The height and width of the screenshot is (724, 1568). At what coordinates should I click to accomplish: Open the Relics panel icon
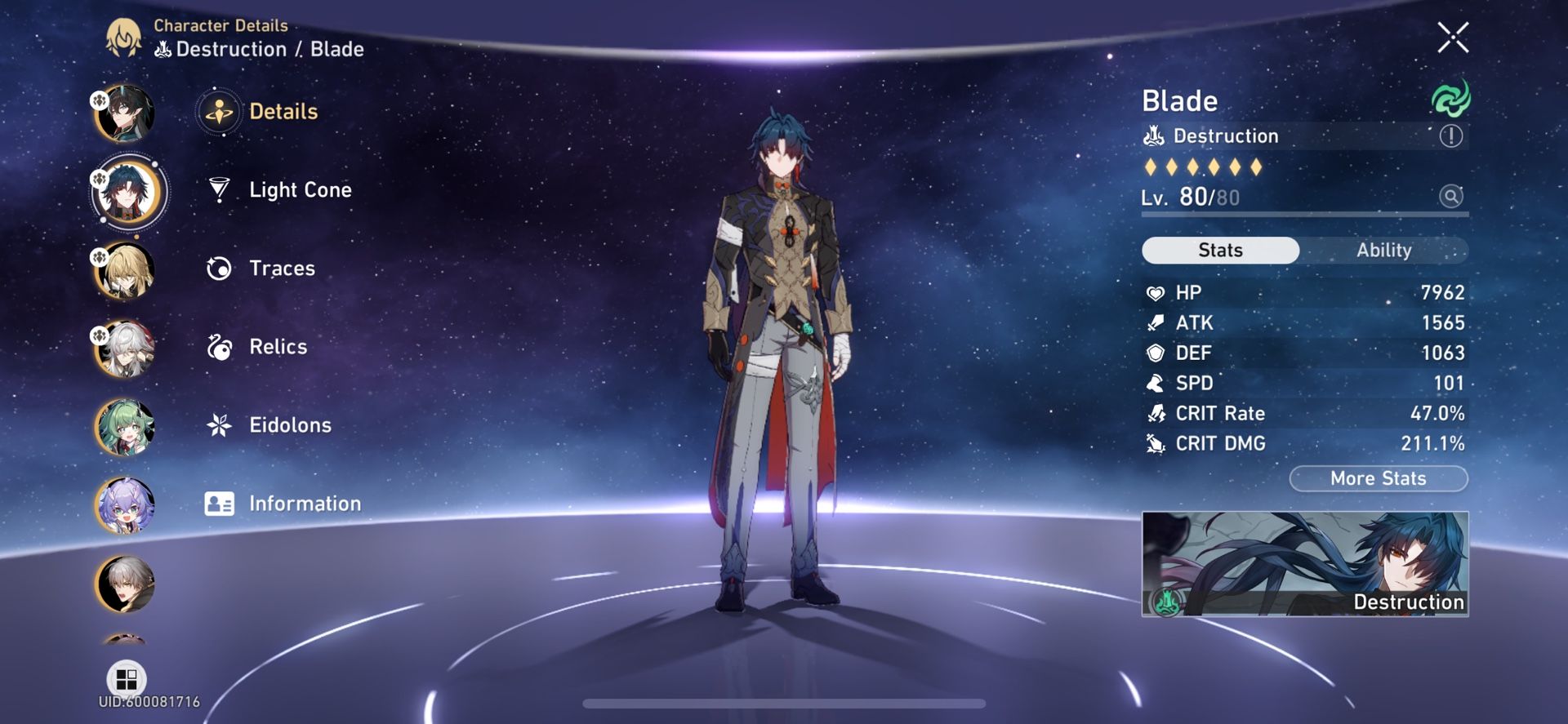point(217,346)
